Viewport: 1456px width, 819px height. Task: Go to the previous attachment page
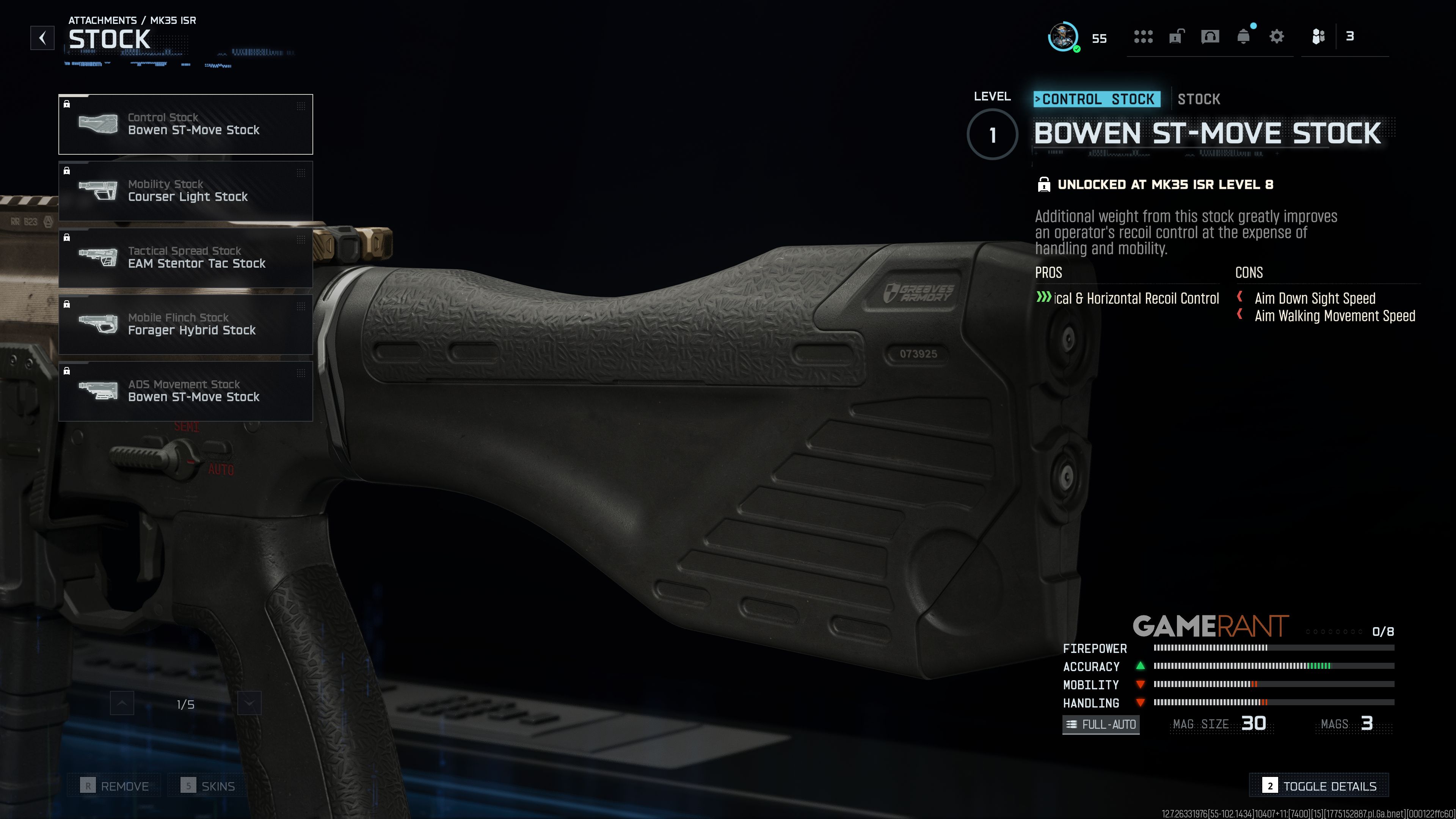click(x=122, y=704)
